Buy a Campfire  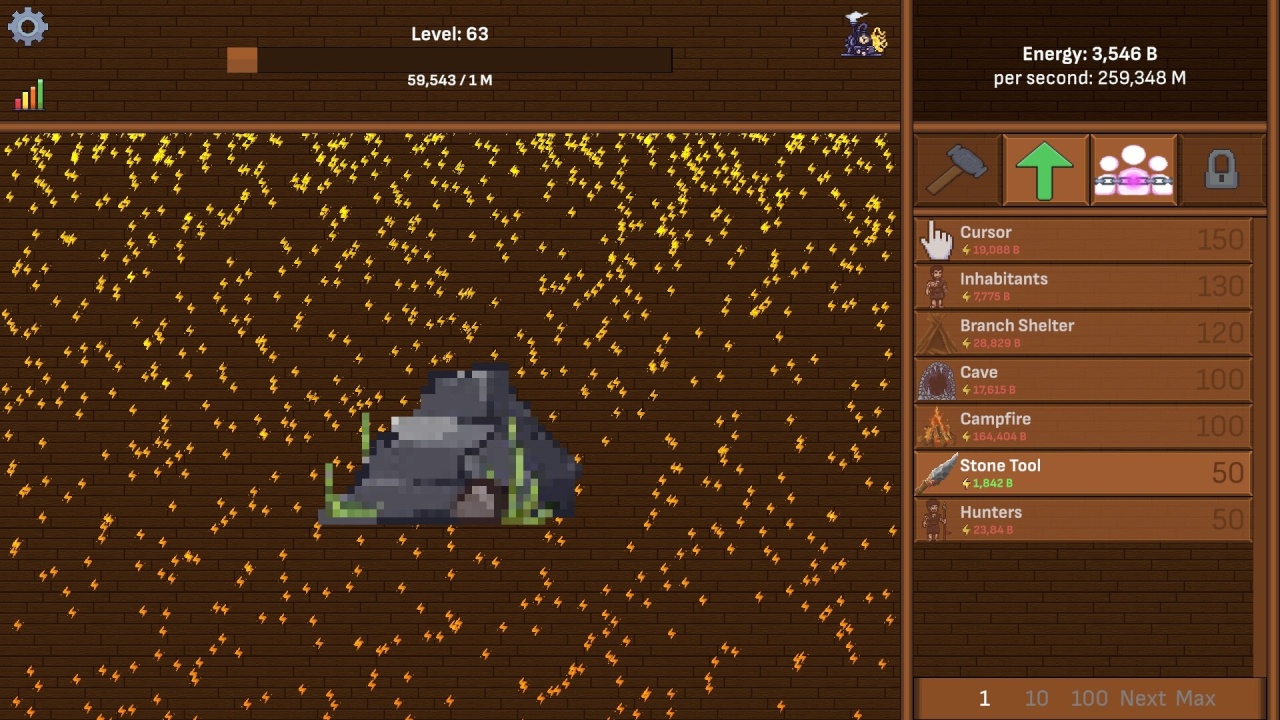(x=1083, y=427)
